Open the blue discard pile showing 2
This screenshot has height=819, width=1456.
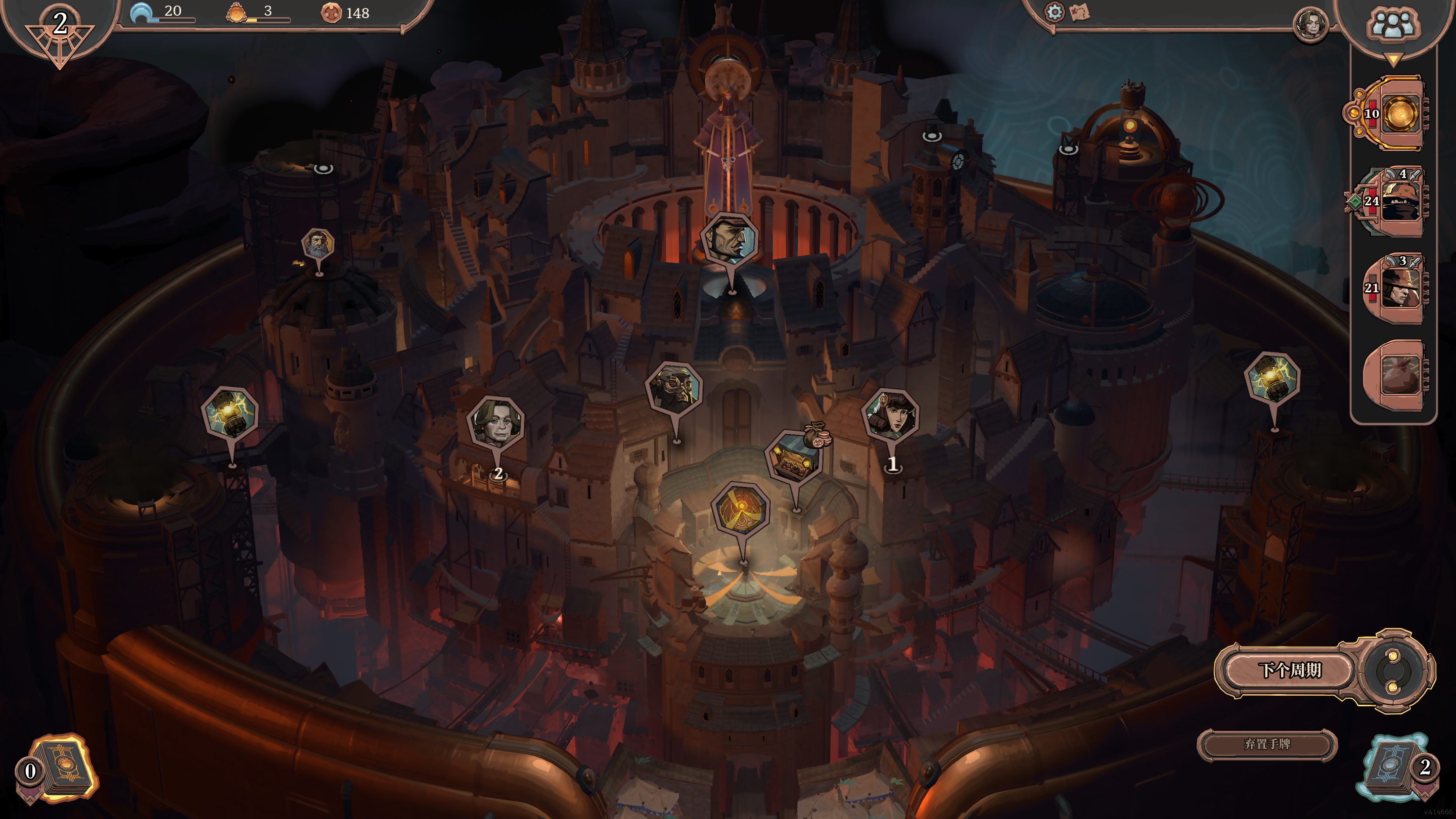(x=1392, y=766)
